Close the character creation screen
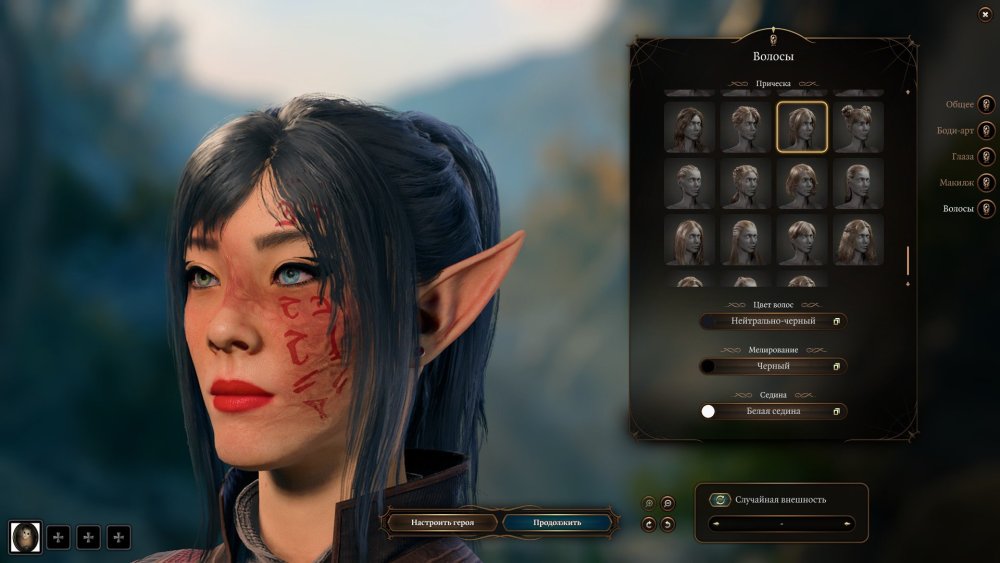Viewport: 1000px width, 563px height. (x=985, y=15)
